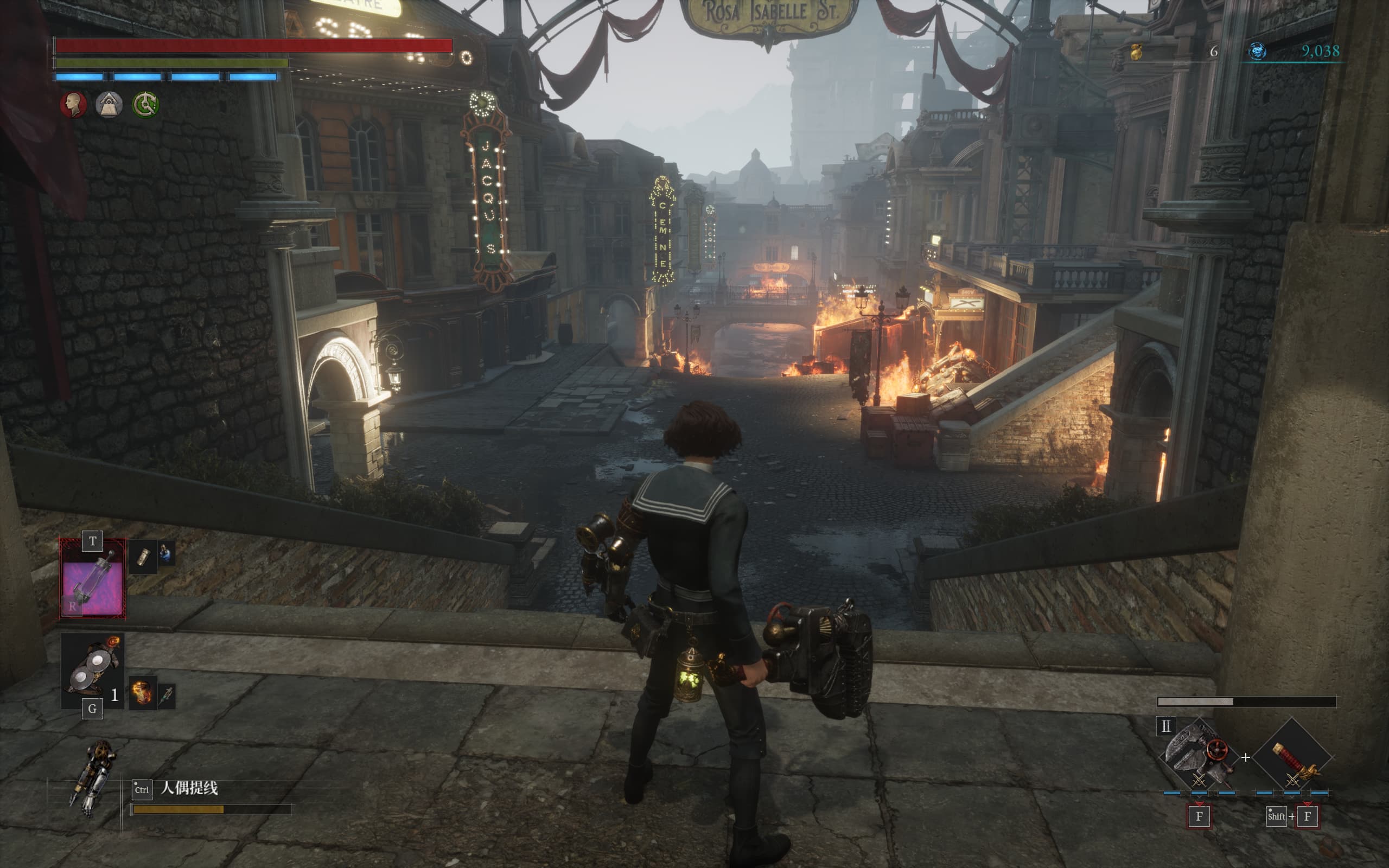Click the gold coin pouch icon
The width and height of the screenshot is (1389, 868).
click(x=1135, y=52)
